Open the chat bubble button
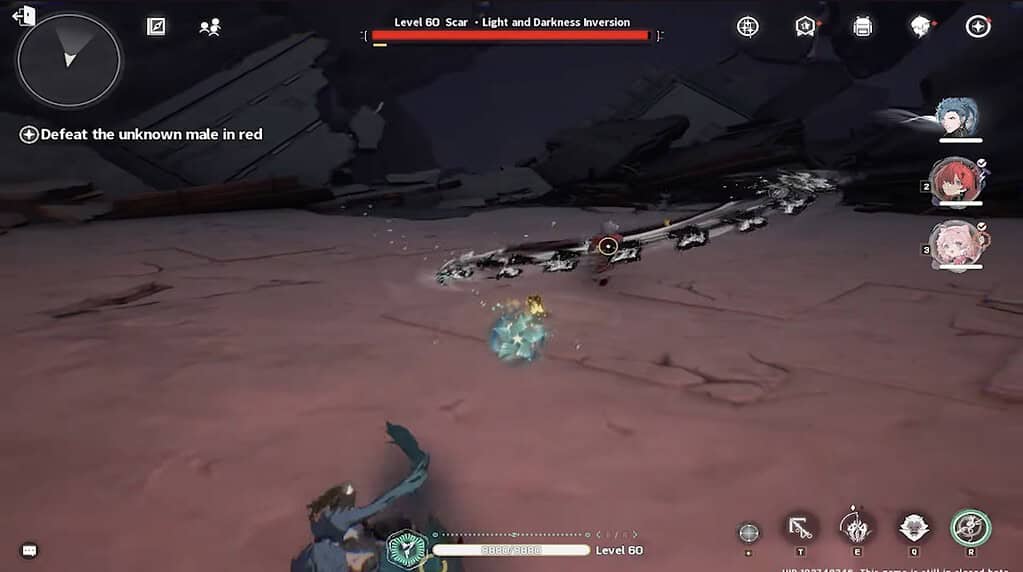The width and height of the screenshot is (1023, 572). (x=30, y=550)
